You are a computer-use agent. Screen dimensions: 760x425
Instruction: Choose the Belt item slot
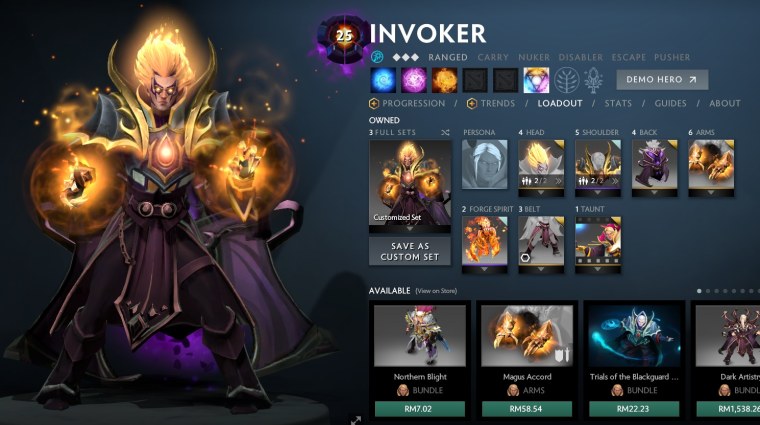pyautogui.click(x=541, y=242)
